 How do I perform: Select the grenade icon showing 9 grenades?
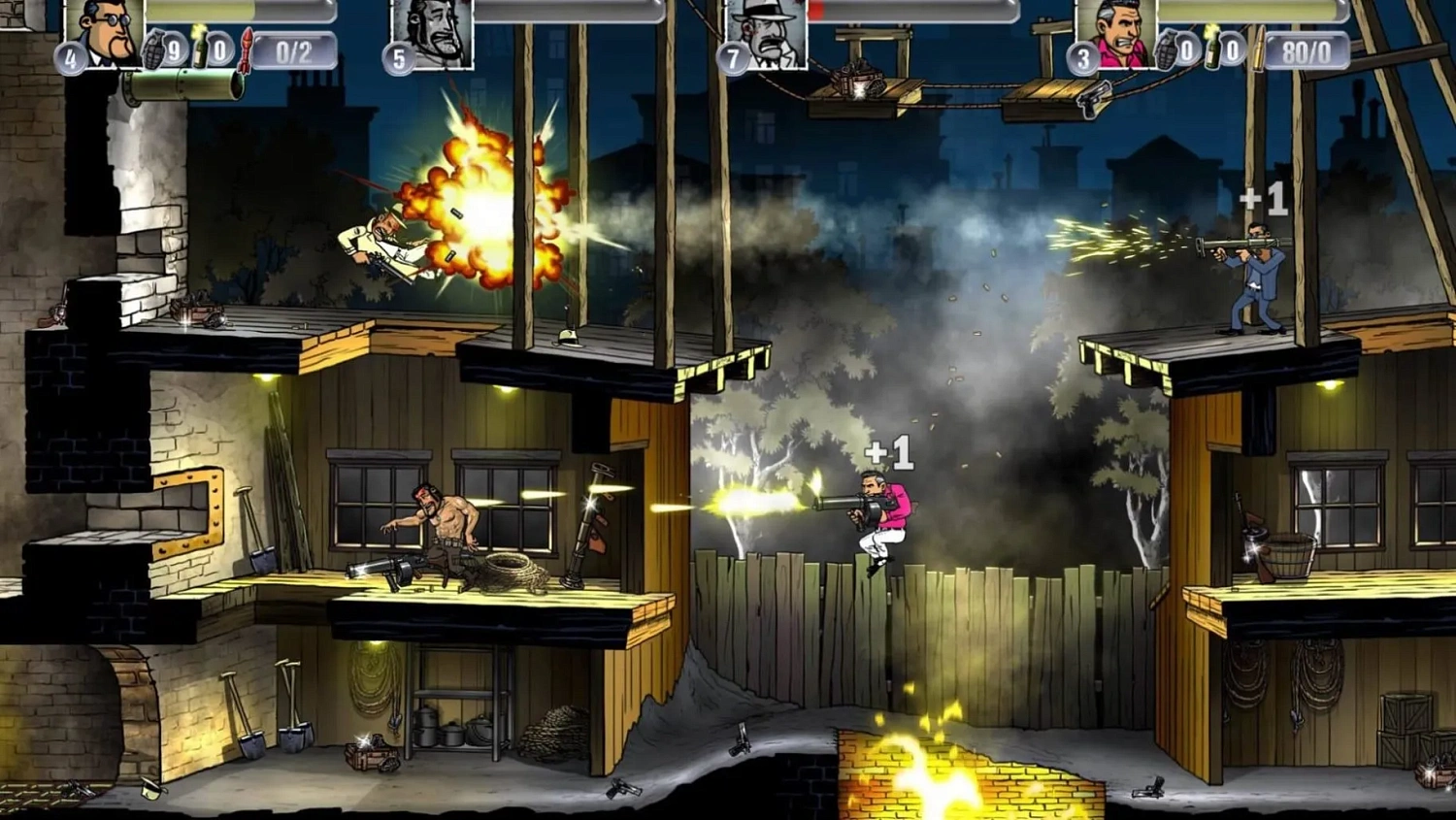coord(155,53)
